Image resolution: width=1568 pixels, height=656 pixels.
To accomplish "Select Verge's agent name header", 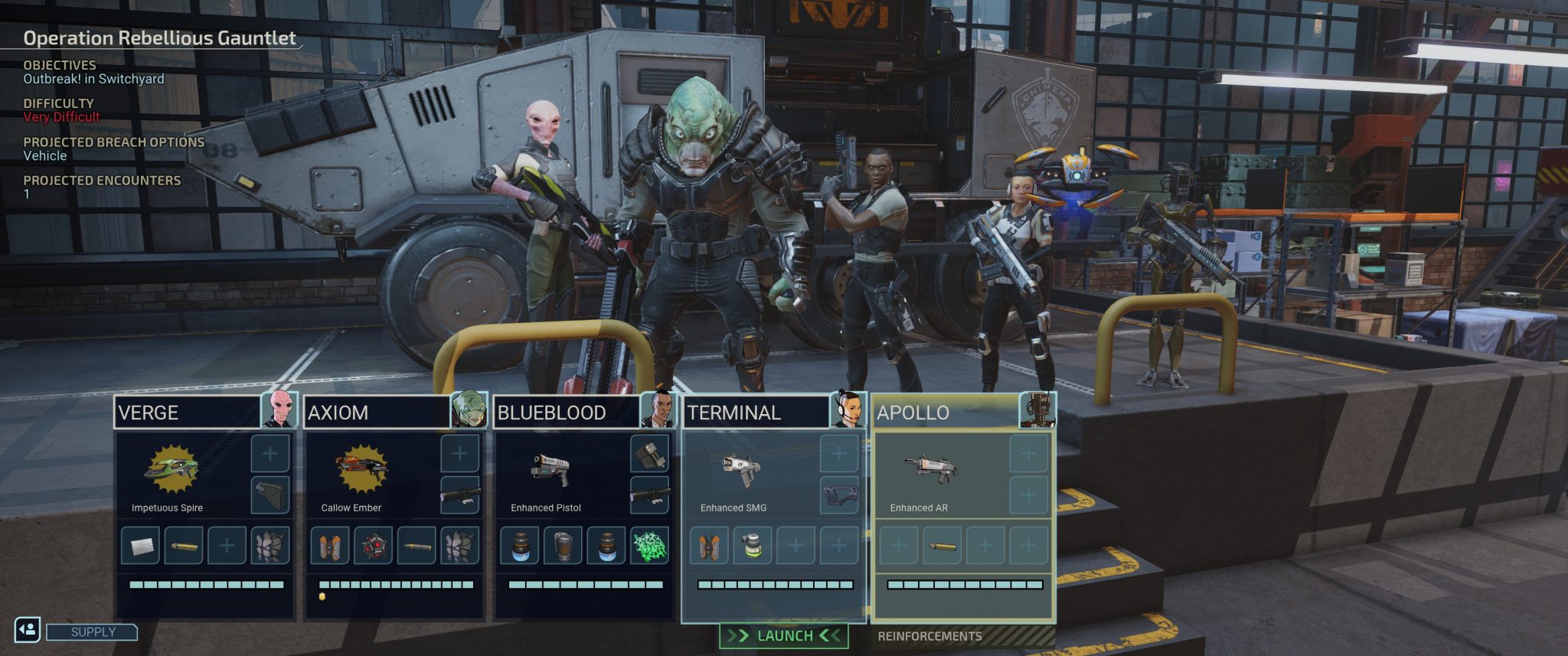I will pyautogui.click(x=188, y=413).
